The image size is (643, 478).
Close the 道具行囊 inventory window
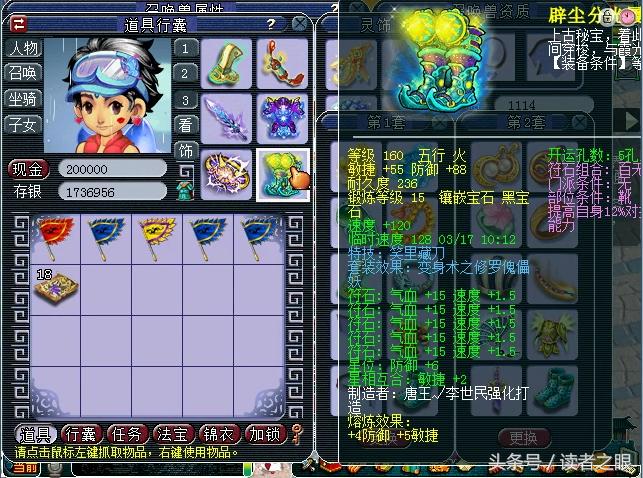297,22
